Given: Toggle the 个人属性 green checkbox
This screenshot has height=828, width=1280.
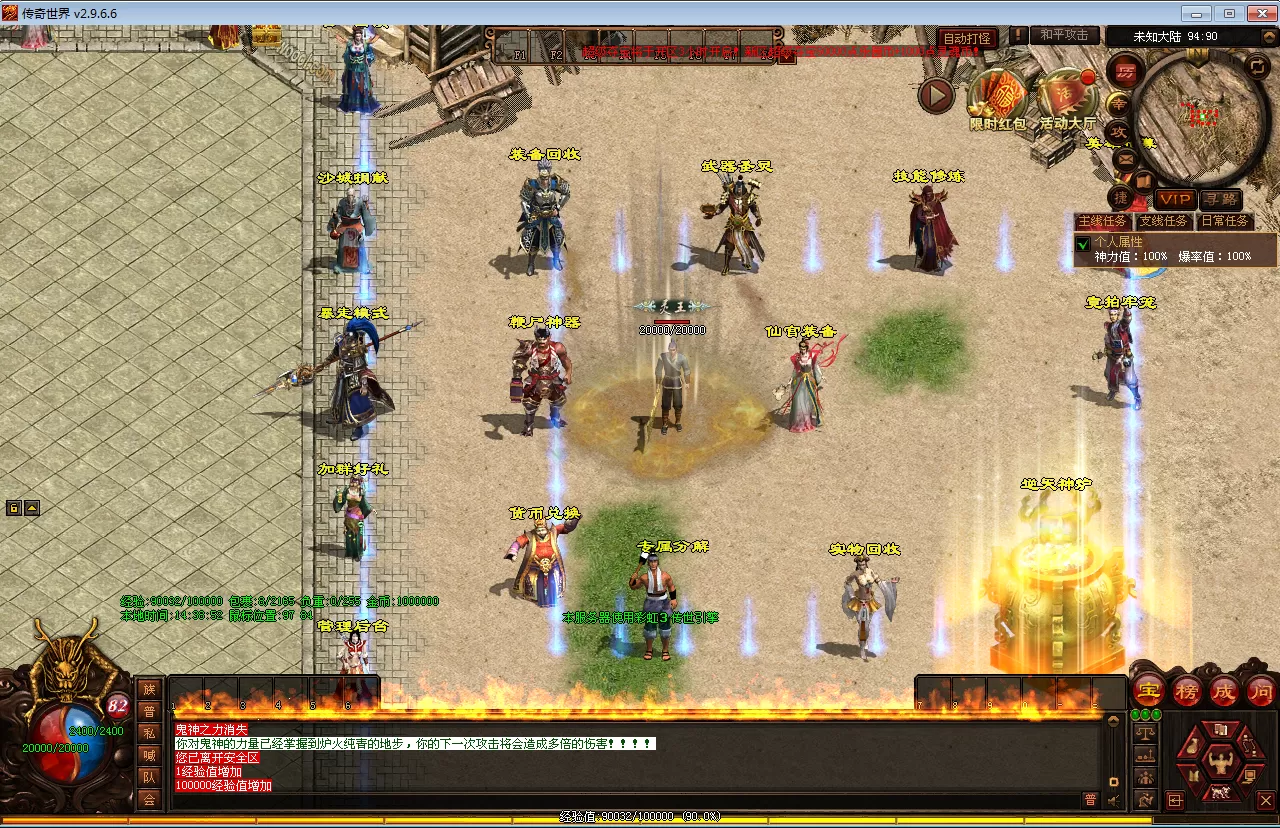Looking at the screenshot, I should click(x=1082, y=244).
